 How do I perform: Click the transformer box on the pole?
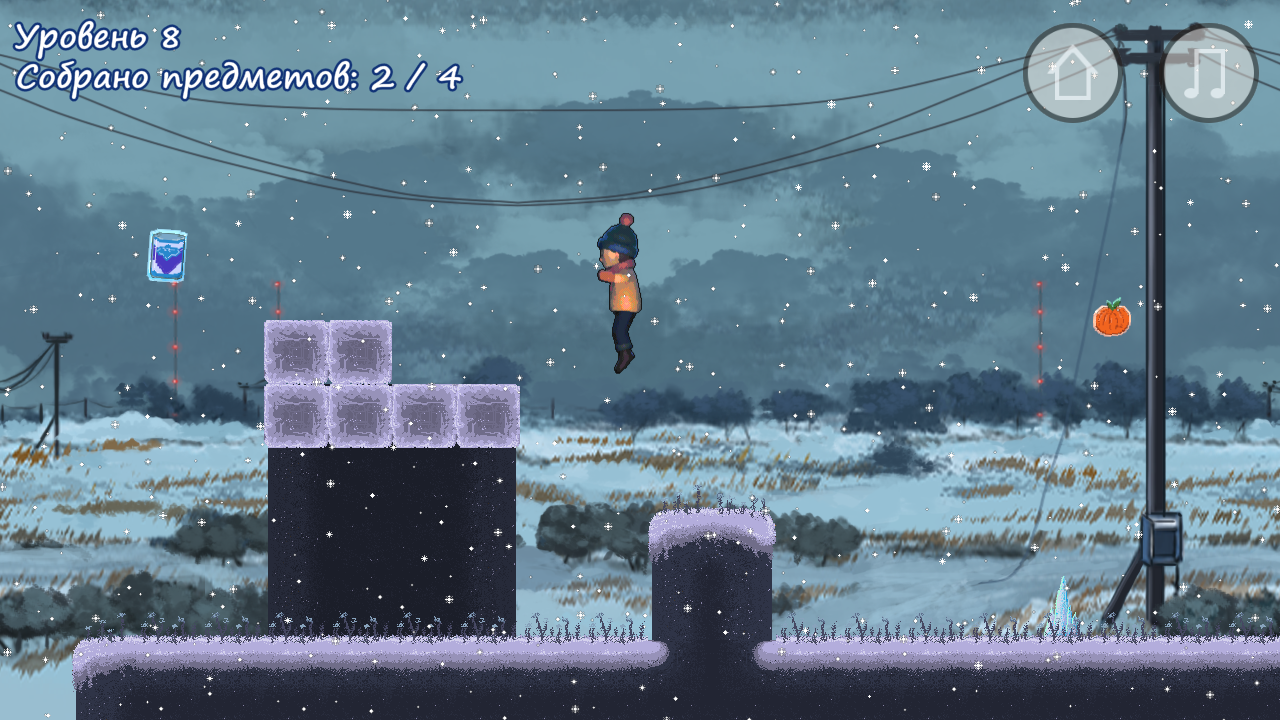(1163, 540)
